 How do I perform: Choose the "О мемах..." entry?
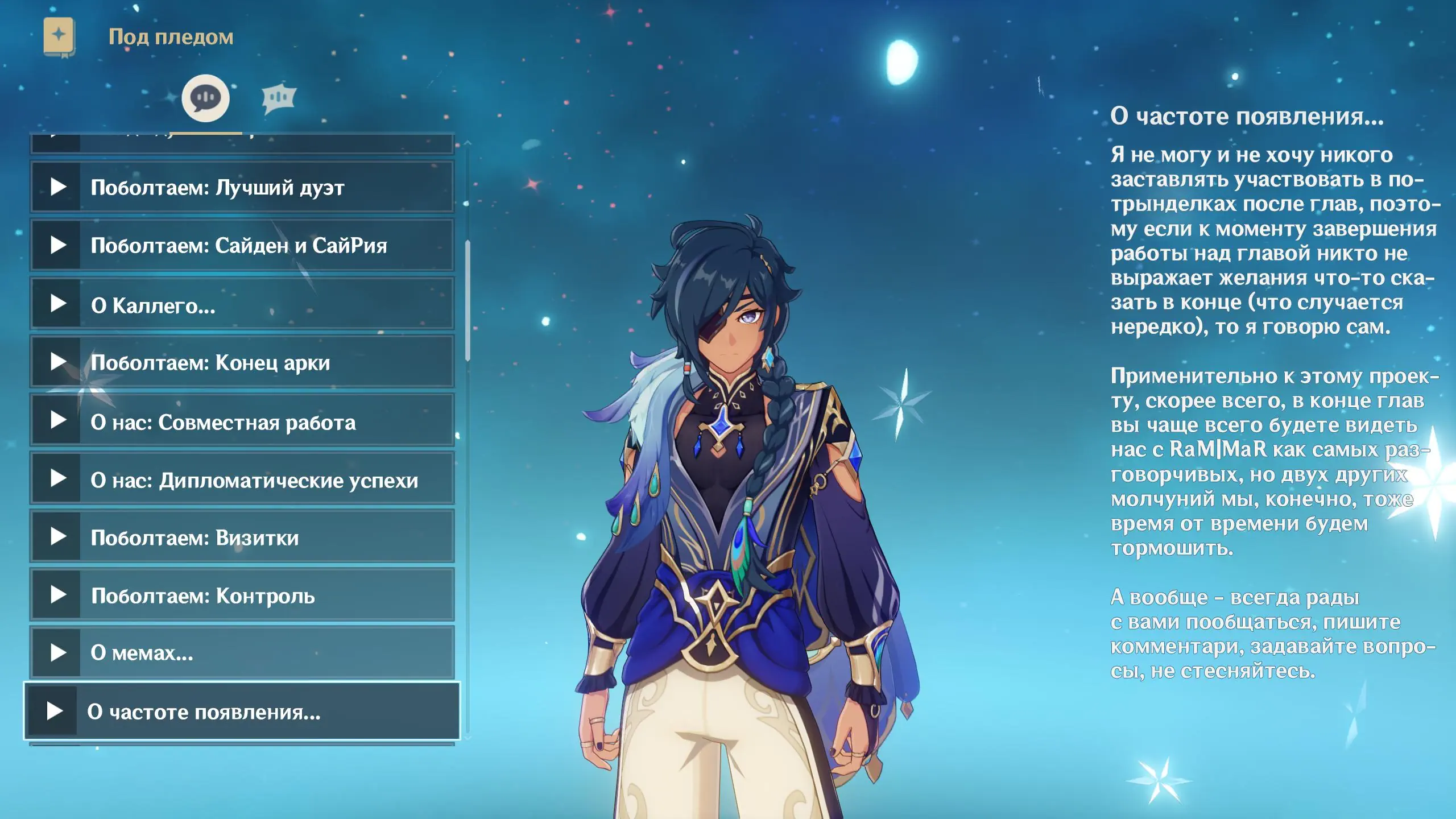tap(242, 653)
